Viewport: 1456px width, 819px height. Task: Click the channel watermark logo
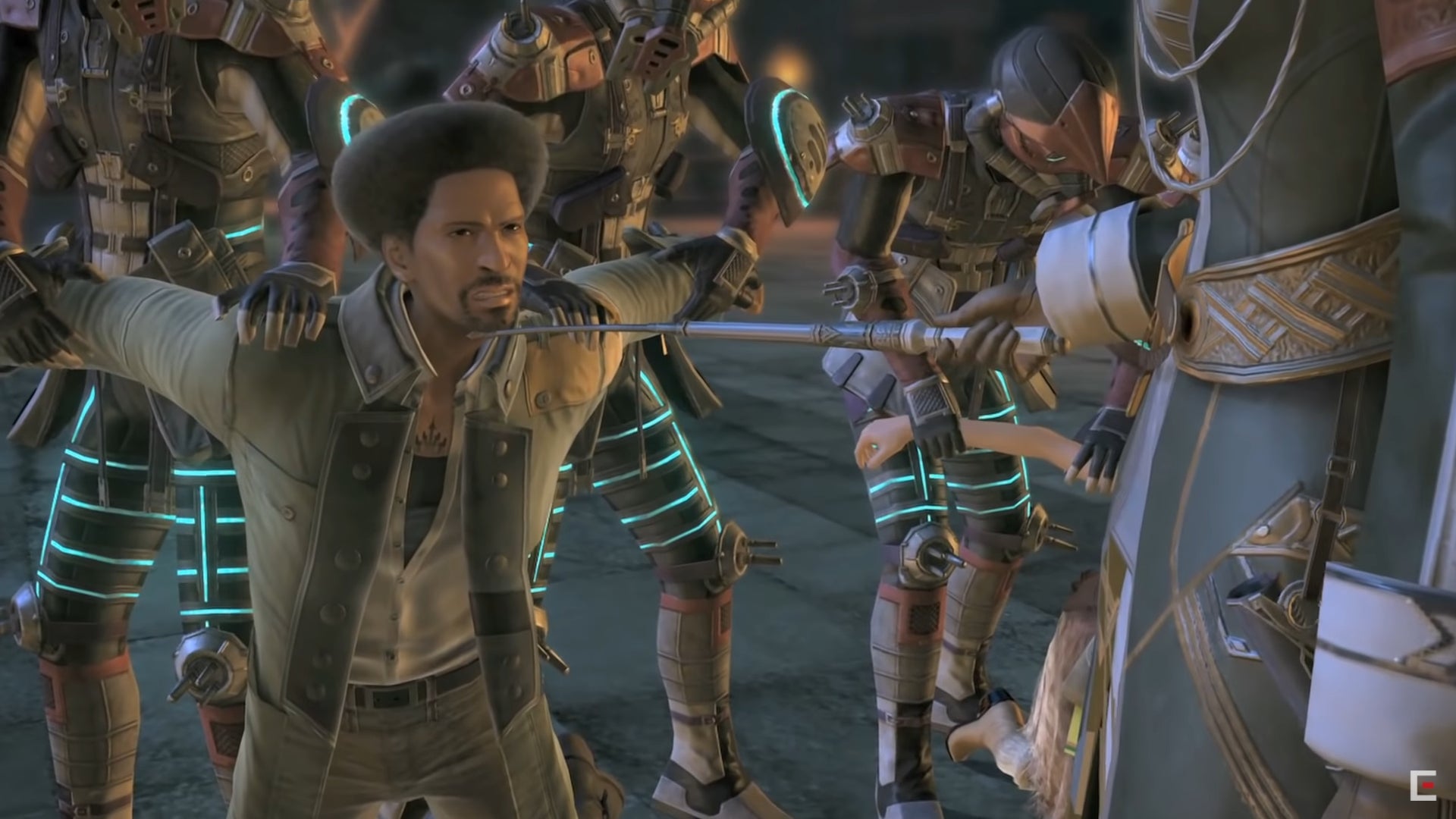(x=1423, y=785)
